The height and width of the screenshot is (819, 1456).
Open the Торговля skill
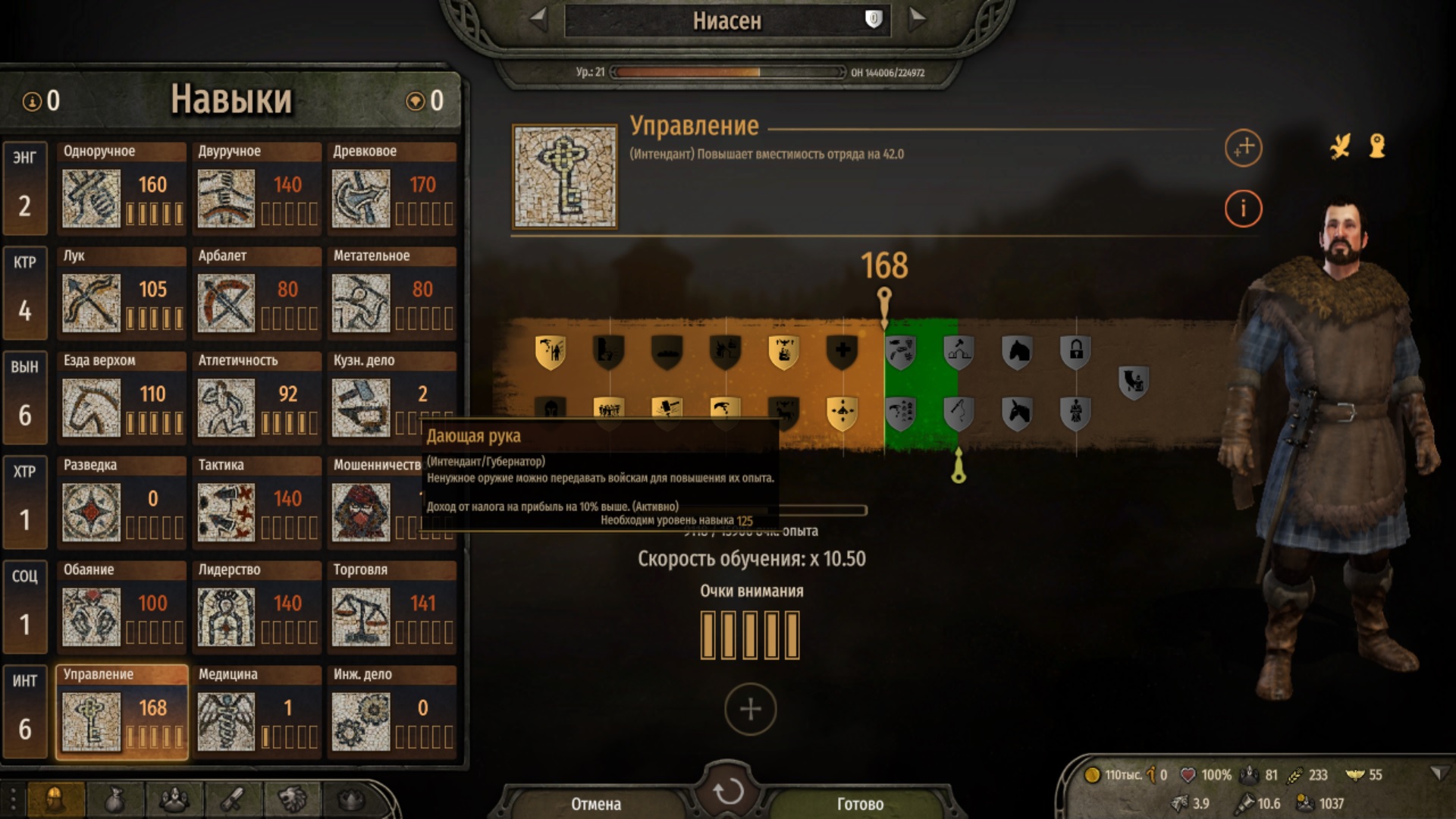tap(392, 604)
